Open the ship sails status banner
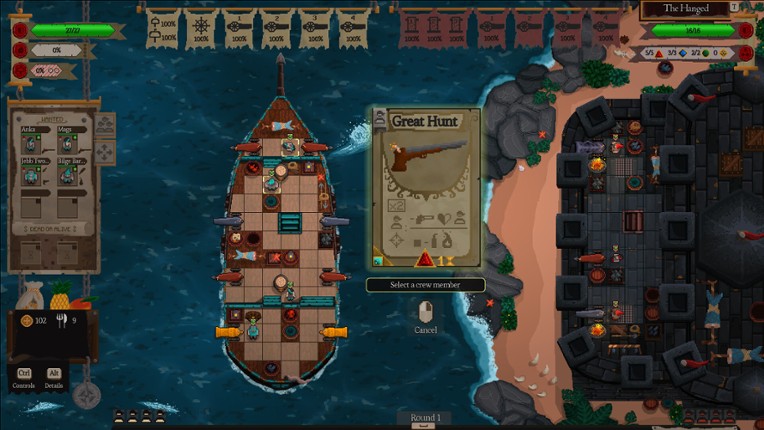Viewport: 764px width, 430px height. [x=164, y=28]
